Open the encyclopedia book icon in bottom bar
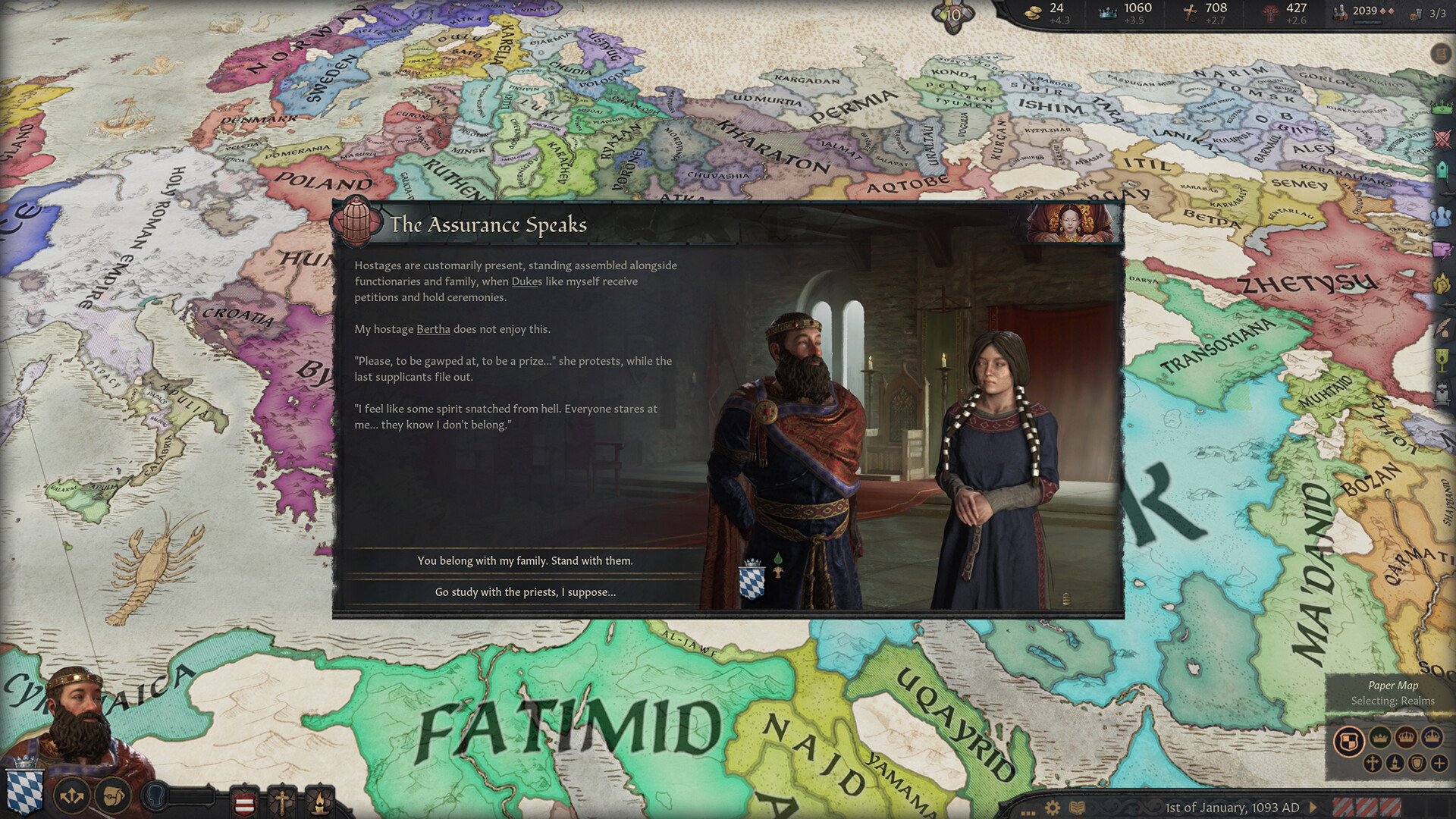 (x=1076, y=807)
